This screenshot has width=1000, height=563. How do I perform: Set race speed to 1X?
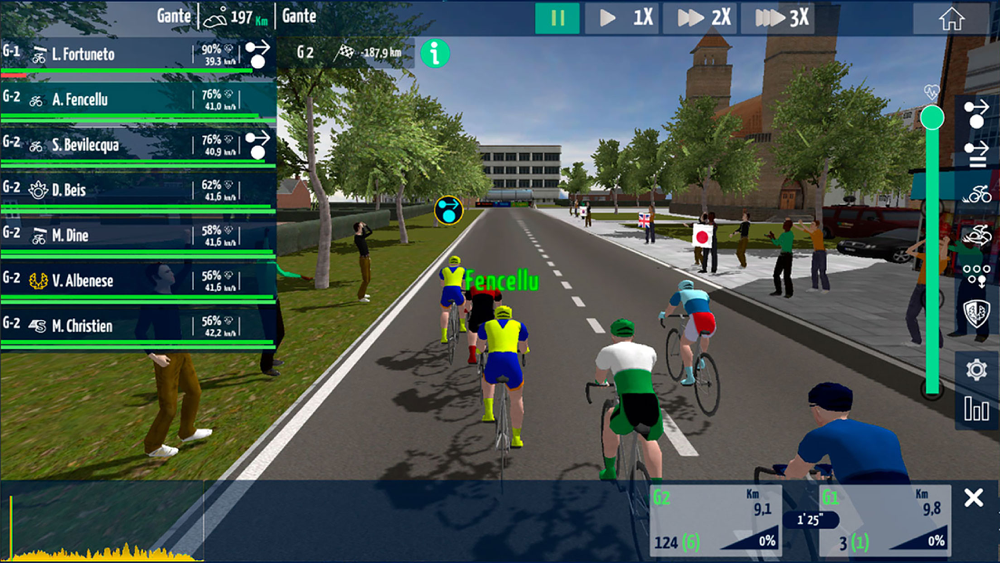[x=624, y=18]
